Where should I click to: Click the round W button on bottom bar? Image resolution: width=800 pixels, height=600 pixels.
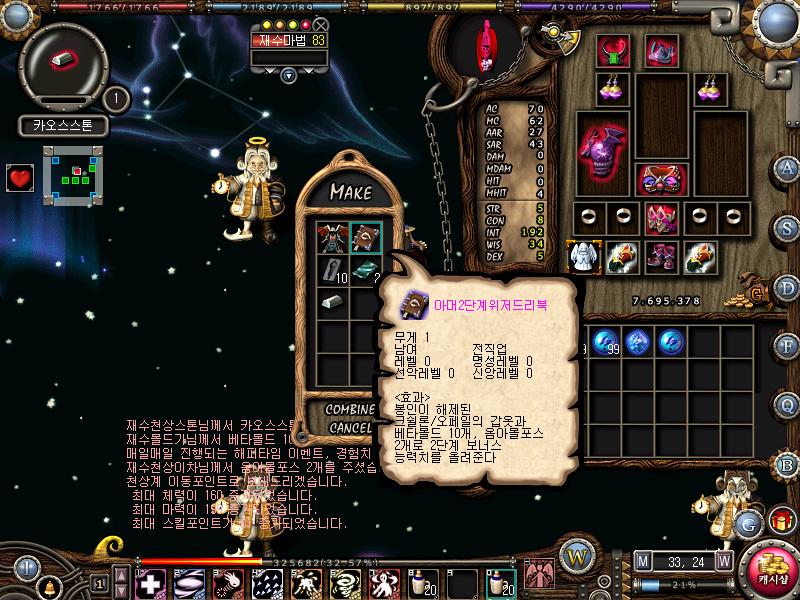tap(574, 556)
